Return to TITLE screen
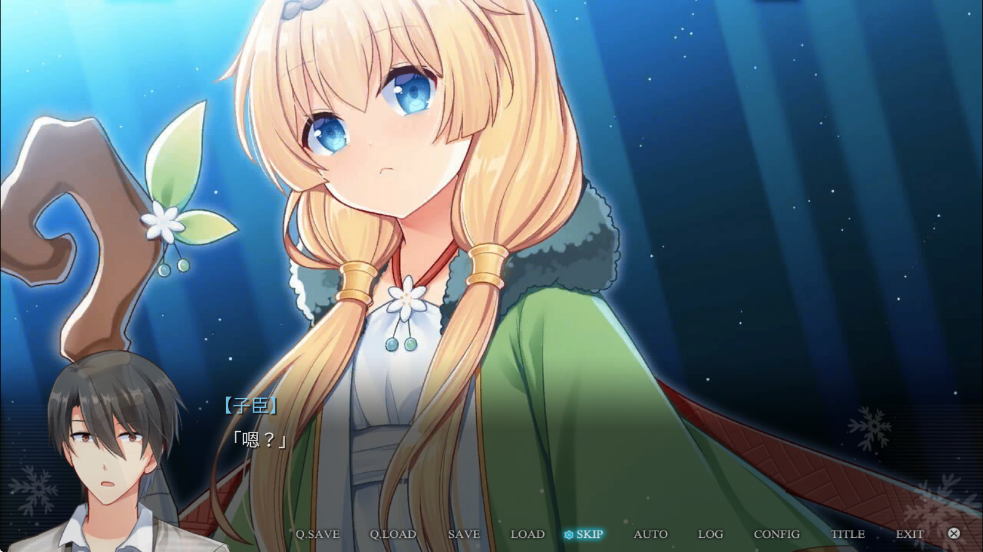Viewport: 983px width, 552px height. tap(848, 534)
